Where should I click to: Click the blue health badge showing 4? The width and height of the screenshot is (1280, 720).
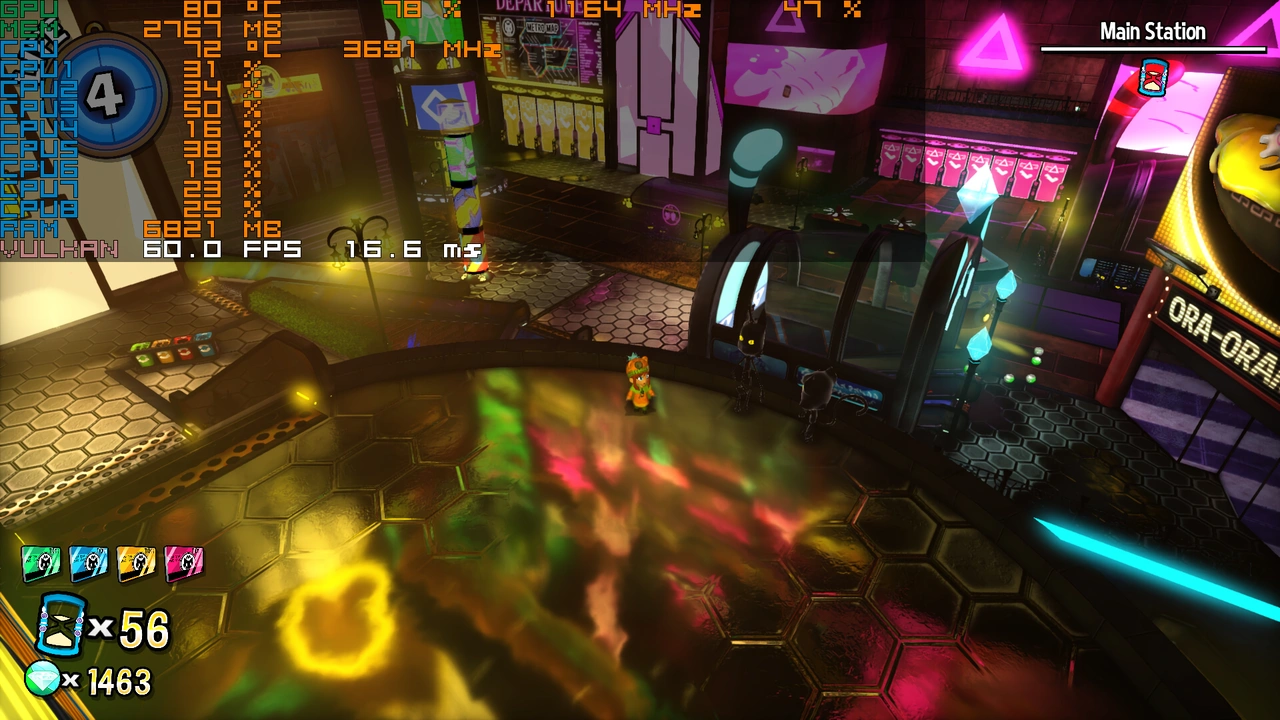click(106, 95)
